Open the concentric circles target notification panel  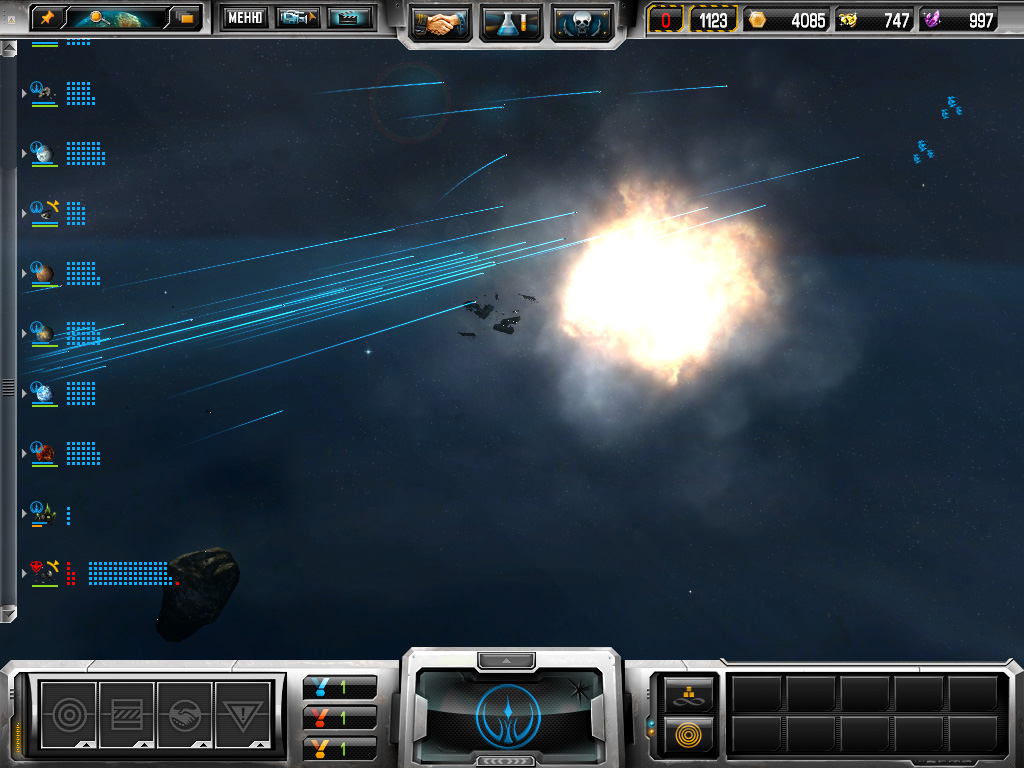pos(68,714)
